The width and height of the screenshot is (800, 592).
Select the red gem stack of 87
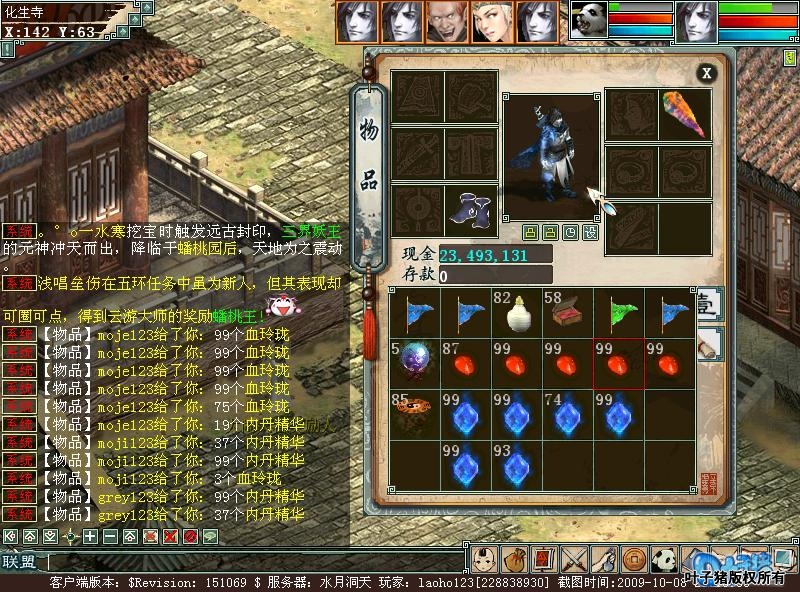[465, 363]
